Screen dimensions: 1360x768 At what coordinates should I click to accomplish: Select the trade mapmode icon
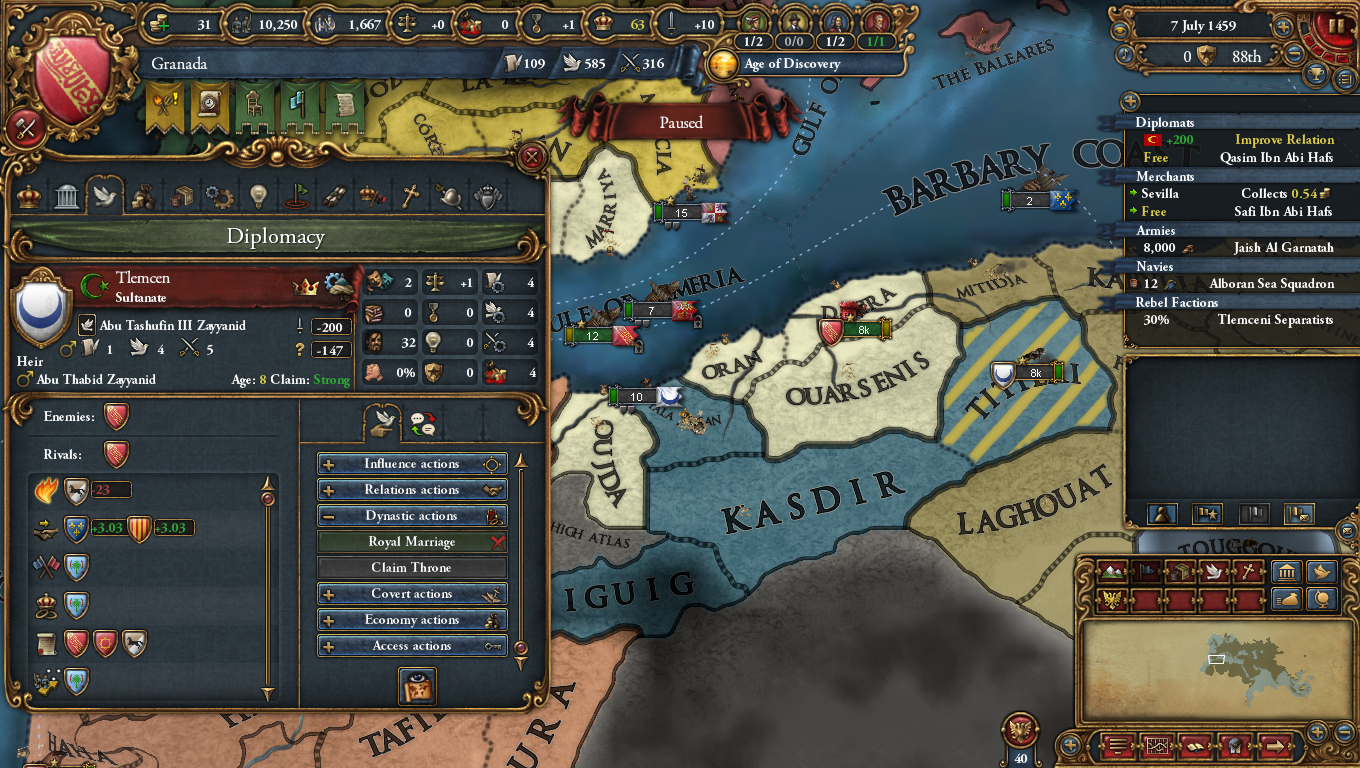[x=1180, y=572]
